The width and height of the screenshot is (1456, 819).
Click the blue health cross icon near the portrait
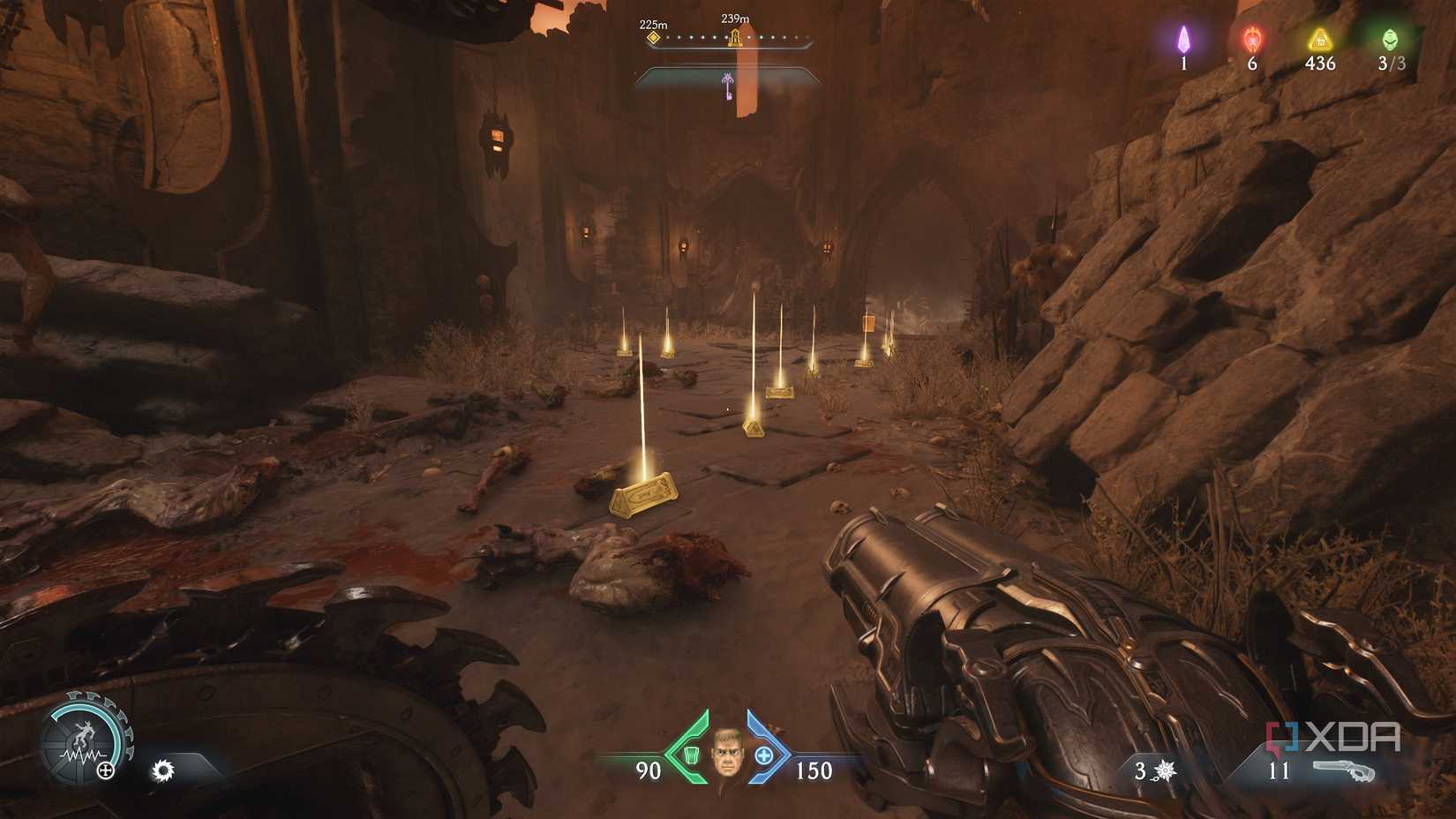tap(762, 756)
